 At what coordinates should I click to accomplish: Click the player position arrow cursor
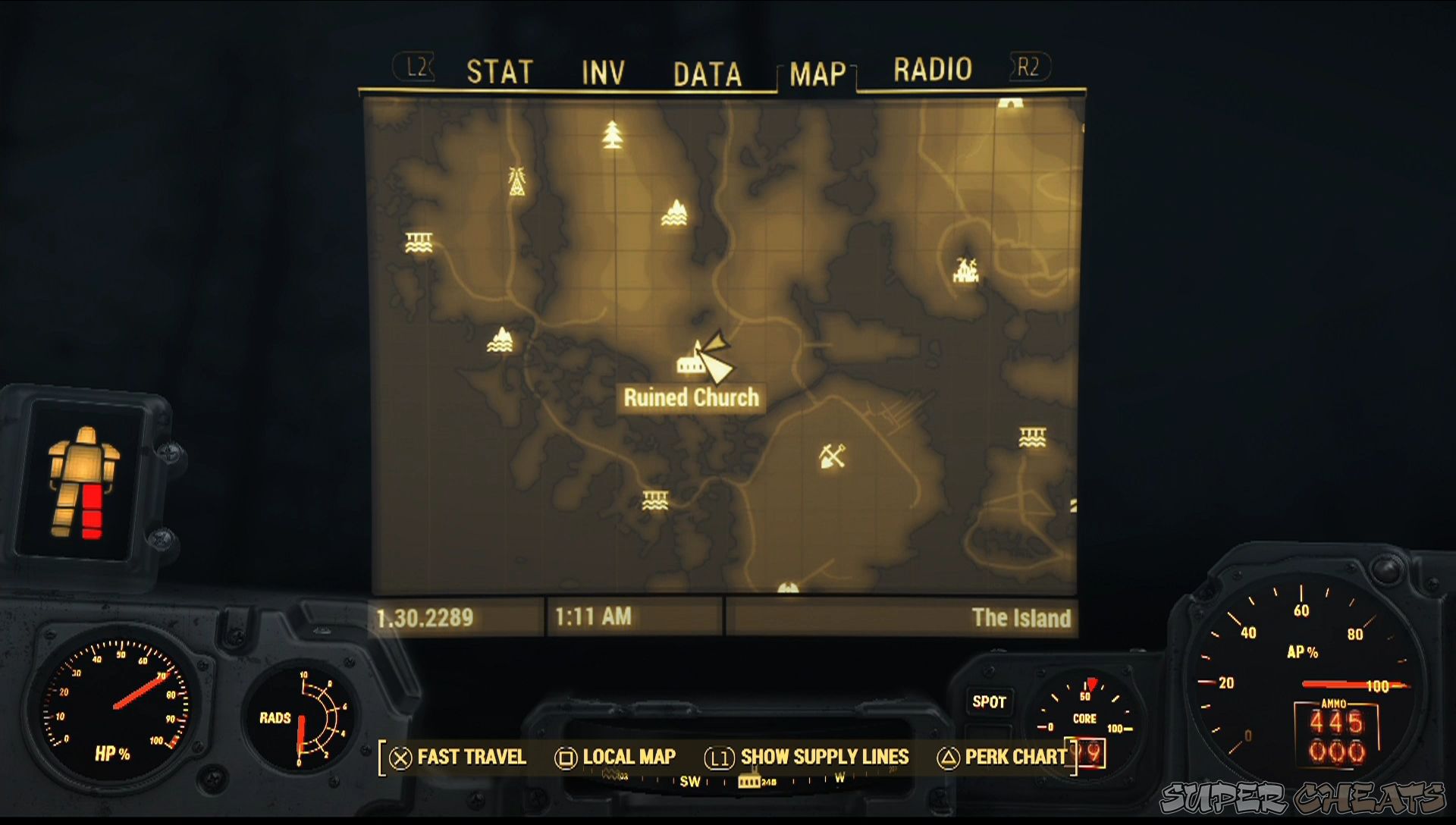(717, 367)
